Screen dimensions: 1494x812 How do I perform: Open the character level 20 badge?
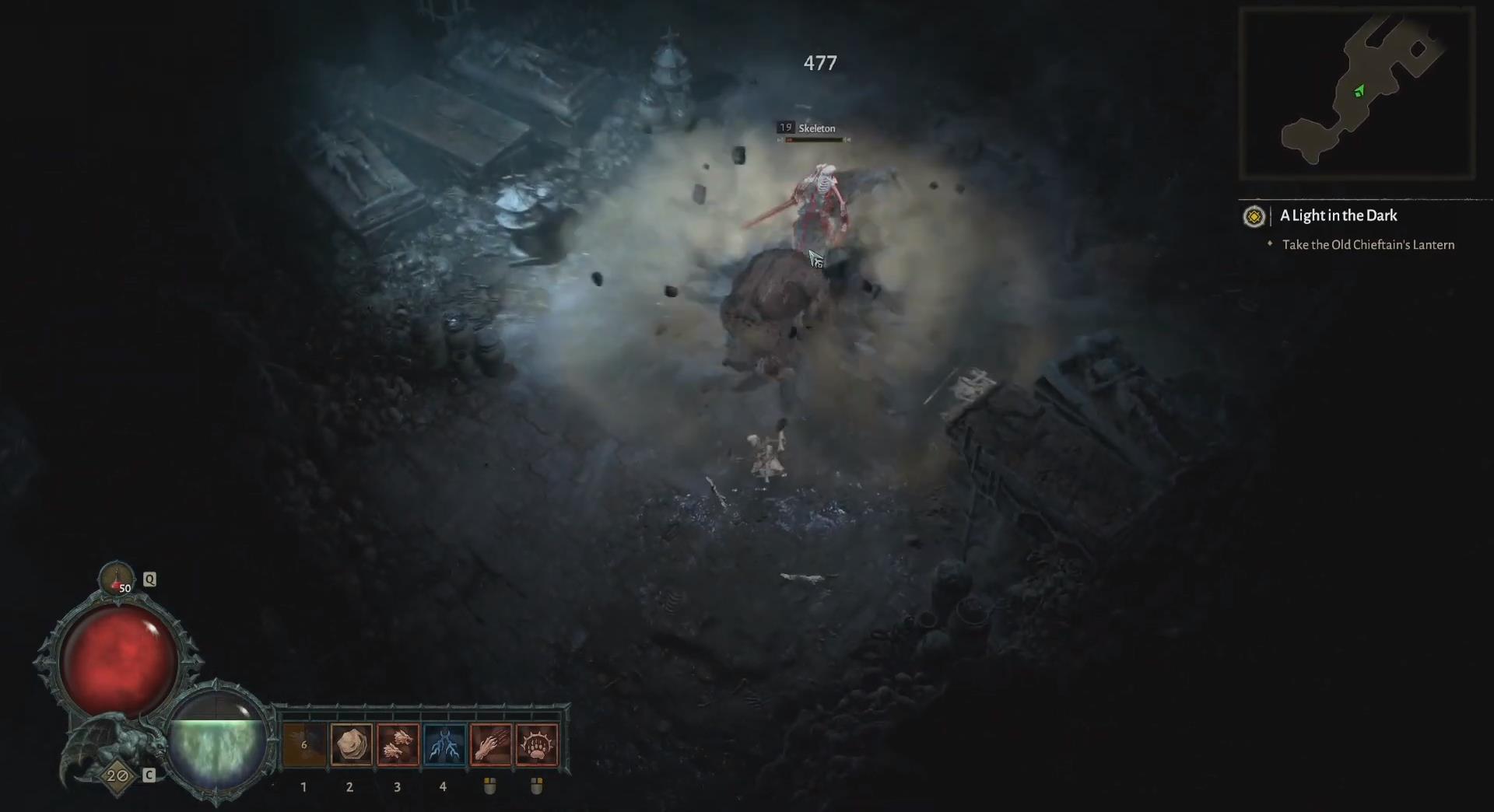click(x=117, y=775)
